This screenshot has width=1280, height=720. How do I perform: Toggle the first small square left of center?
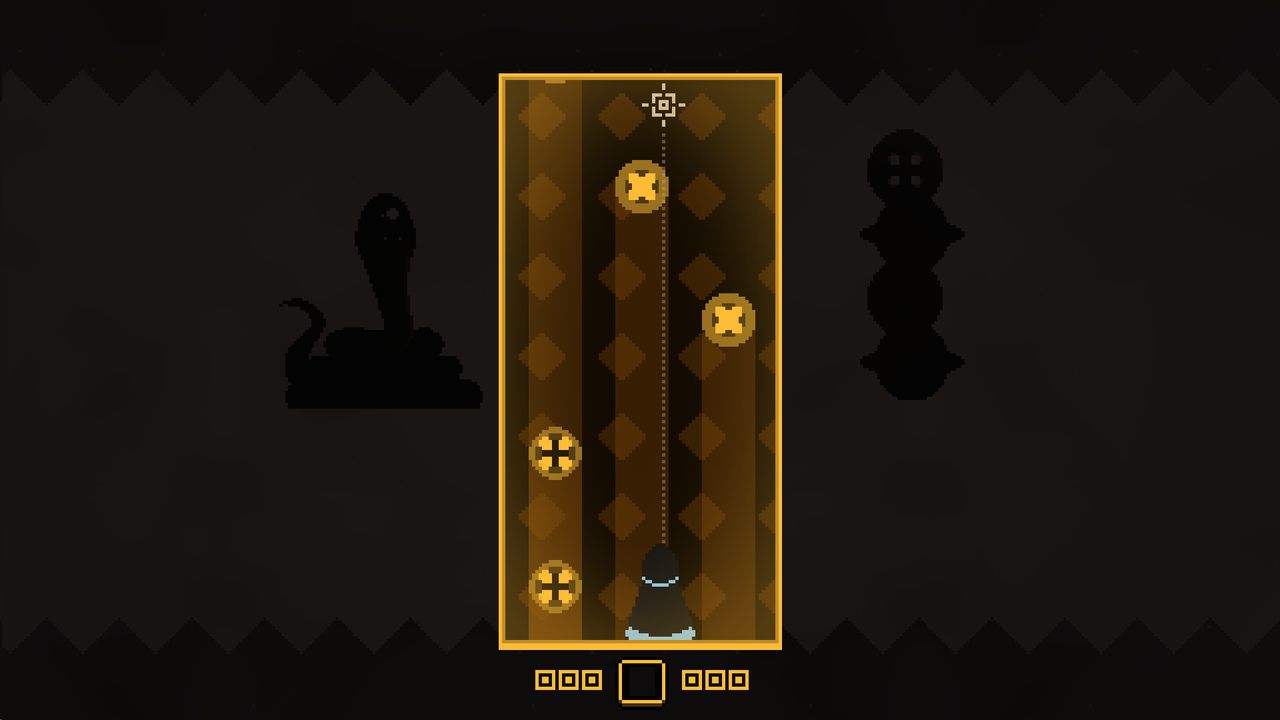click(x=545, y=679)
